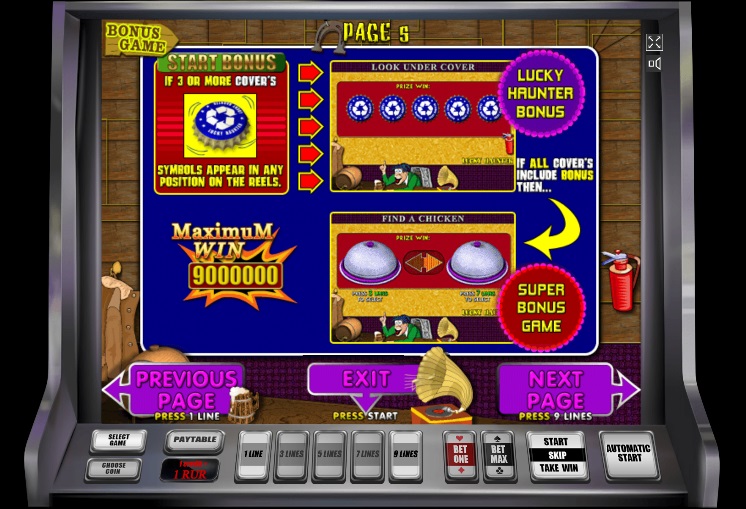This screenshot has width=746, height=509.
Task: Click the Bet One button
Action: [x=460, y=455]
